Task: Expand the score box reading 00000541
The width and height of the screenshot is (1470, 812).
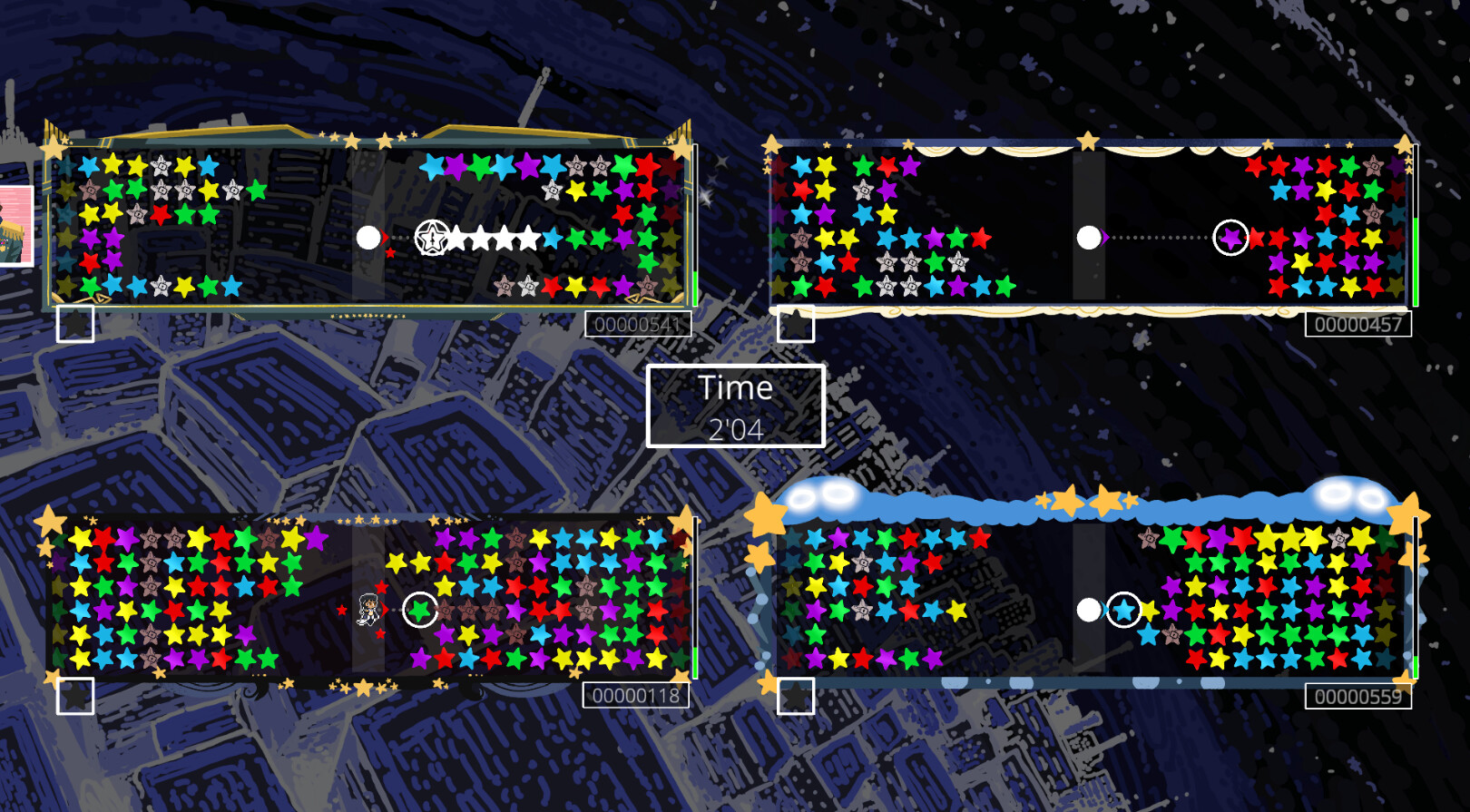Action: coord(639,324)
